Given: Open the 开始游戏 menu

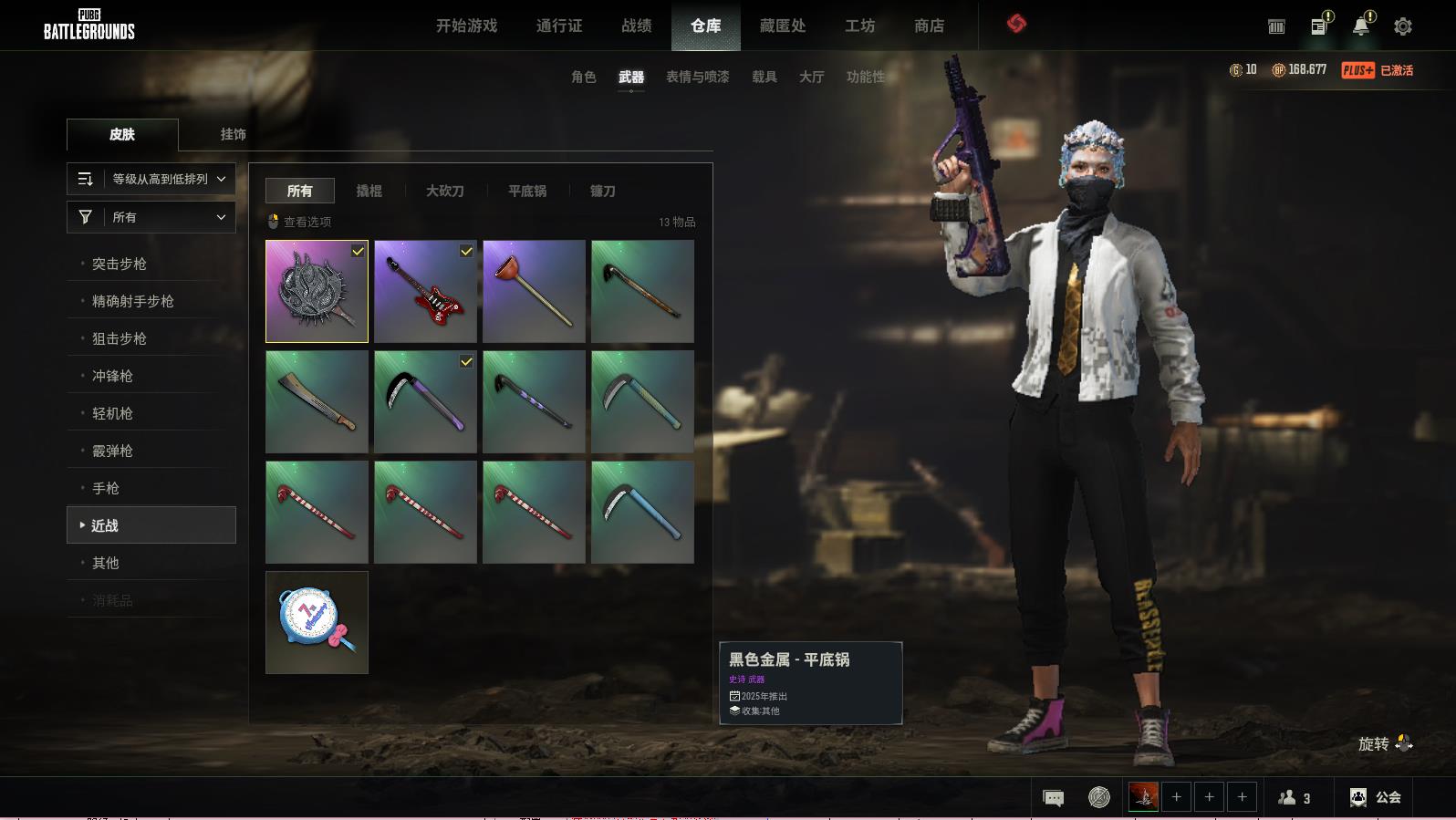Looking at the screenshot, I should tap(466, 26).
